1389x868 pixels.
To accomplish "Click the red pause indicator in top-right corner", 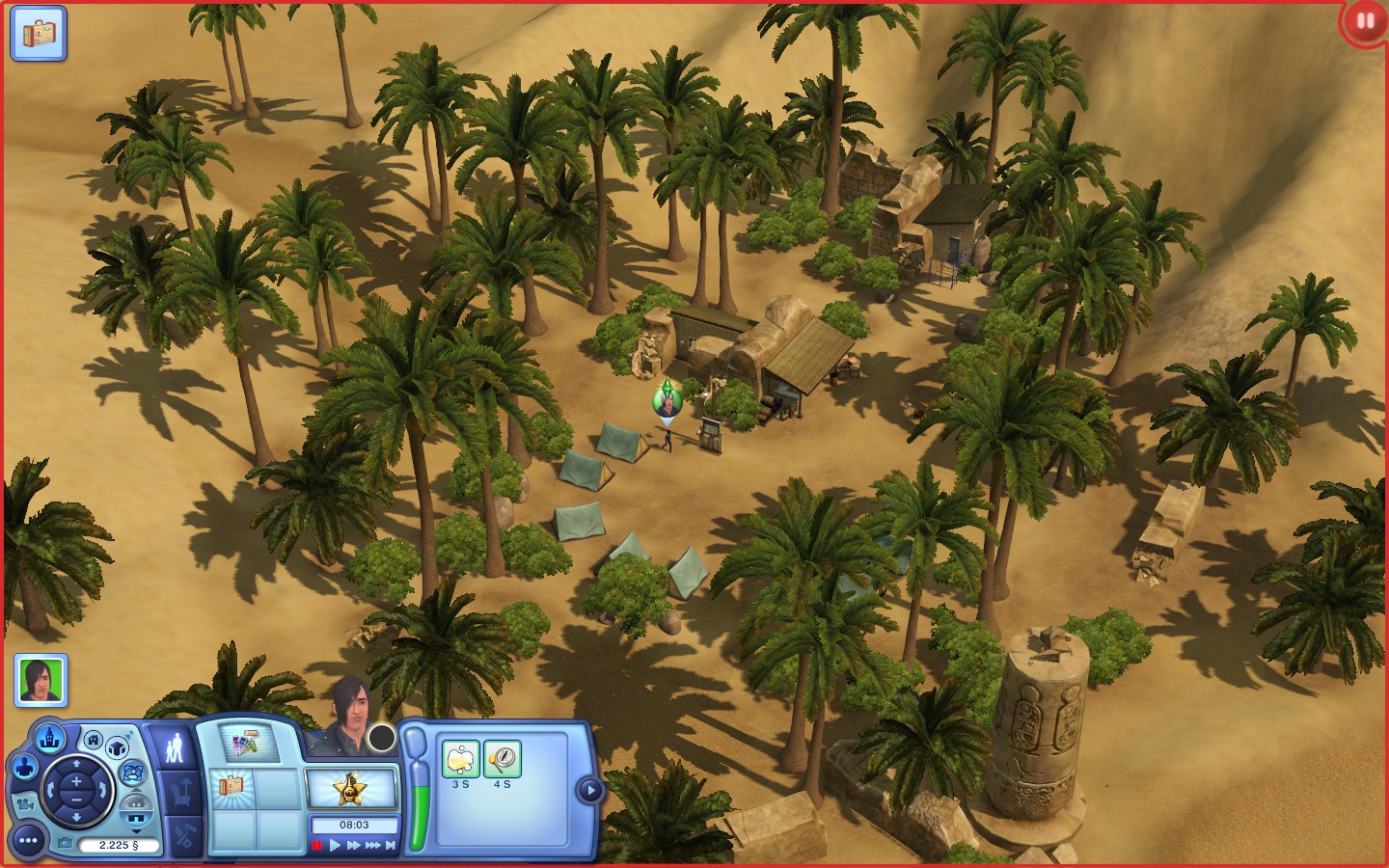I will pyautogui.click(x=1365, y=21).
